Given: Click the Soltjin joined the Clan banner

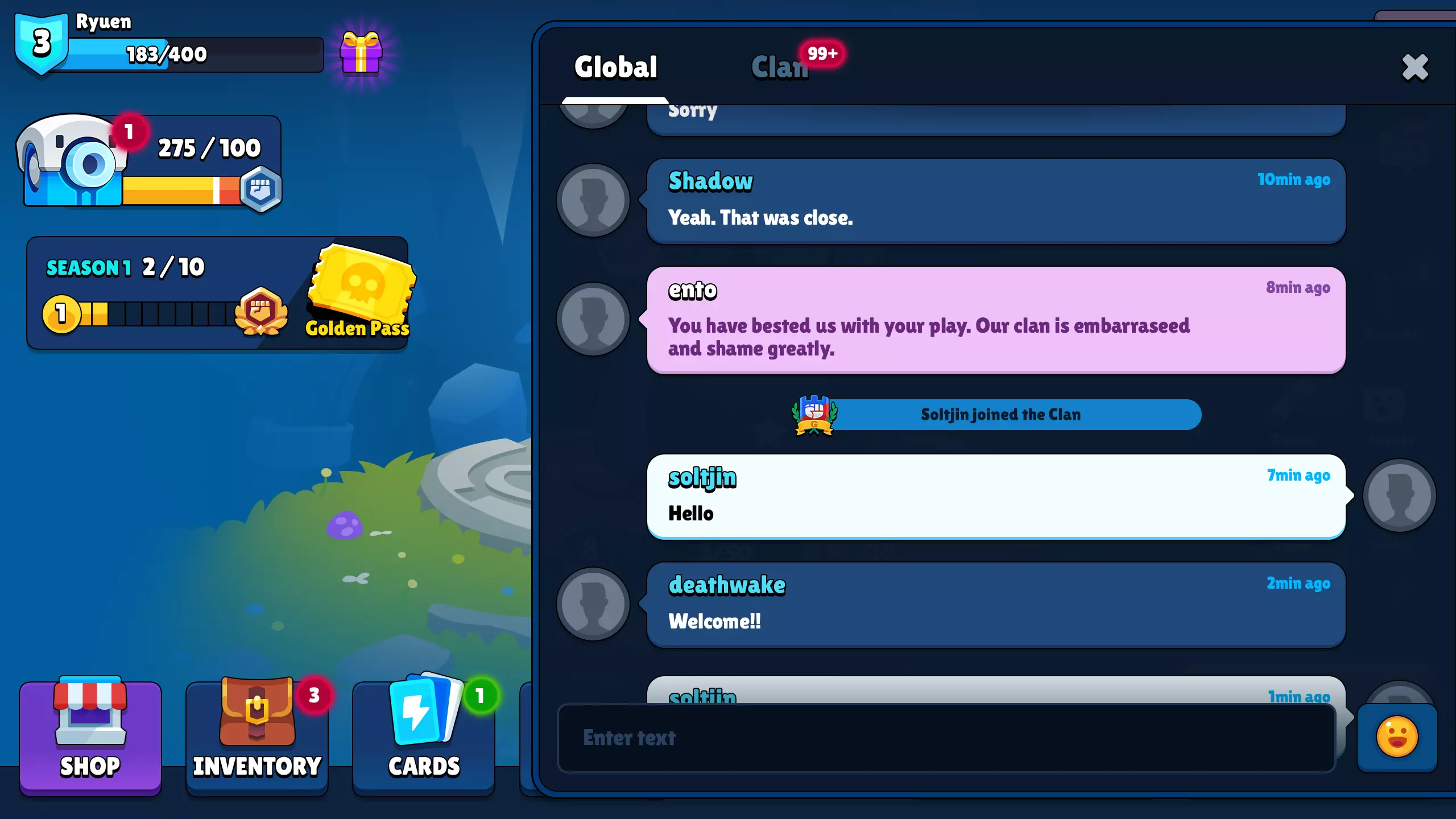Looking at the screenshot, I should click(x=1000, y=415).
